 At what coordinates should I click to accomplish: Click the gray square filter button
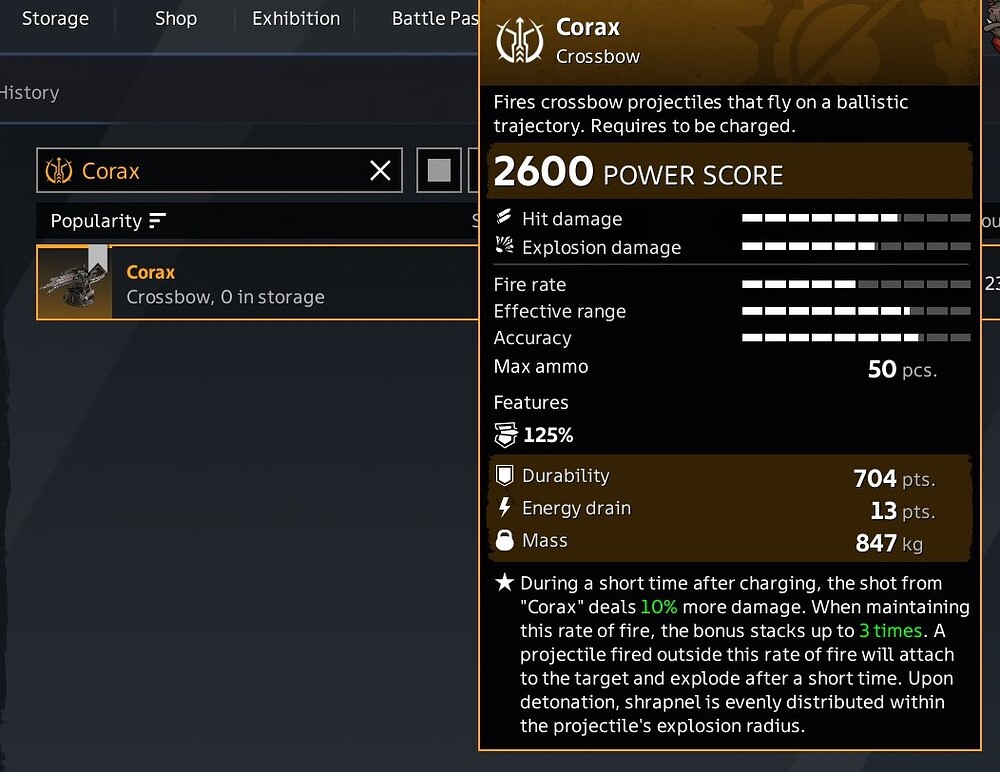tap(439, 171)
